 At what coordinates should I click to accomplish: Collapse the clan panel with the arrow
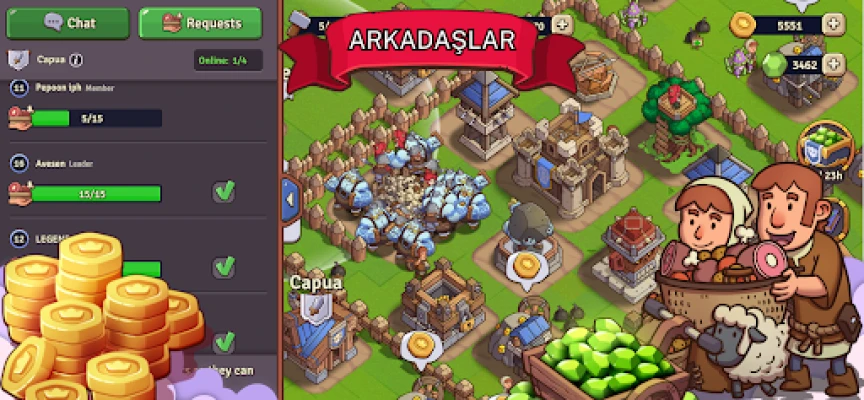292,198
